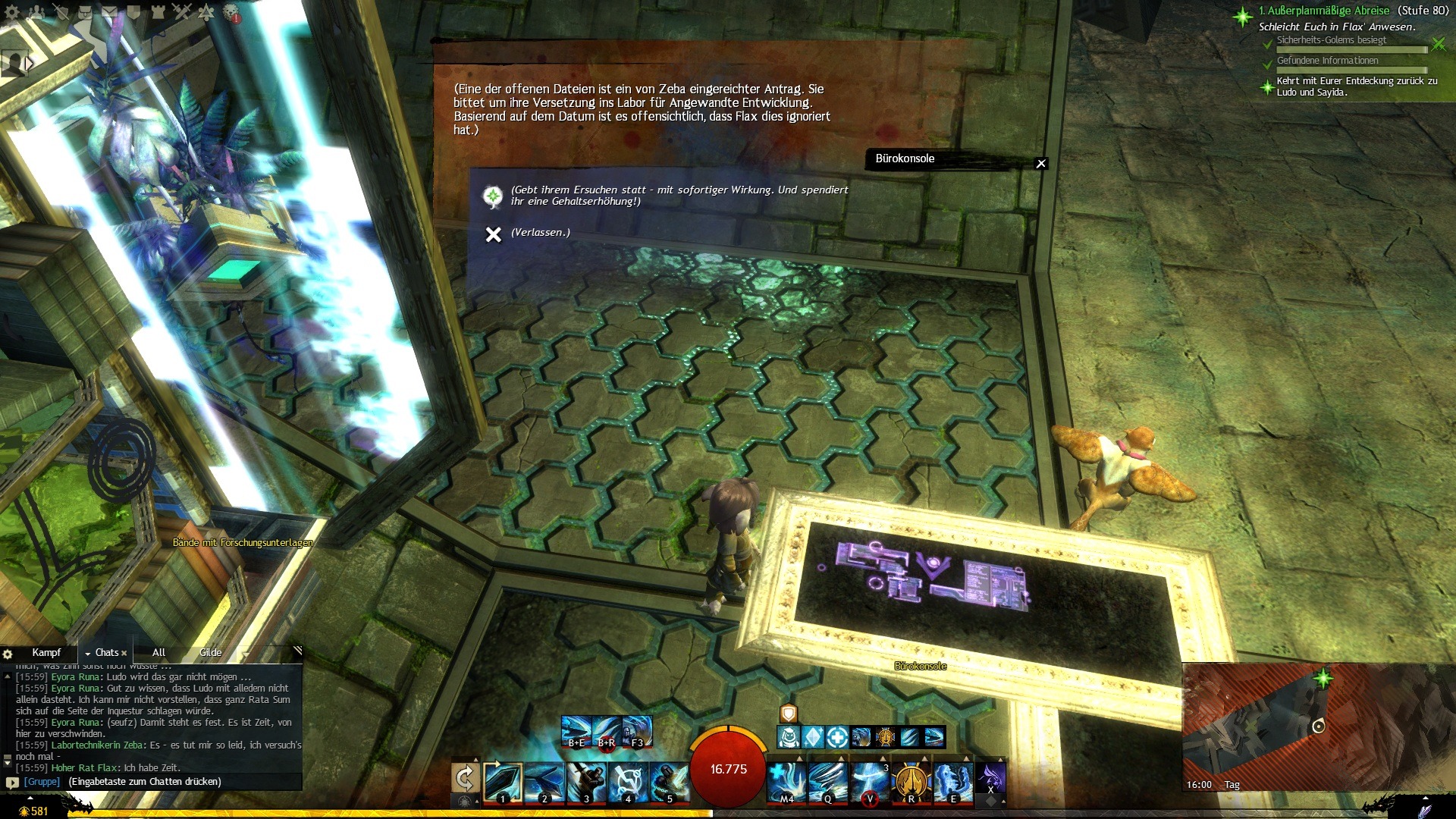The image size is (1456, 819).
Task: Open the game menu gear icon
Action: point(12,11)
